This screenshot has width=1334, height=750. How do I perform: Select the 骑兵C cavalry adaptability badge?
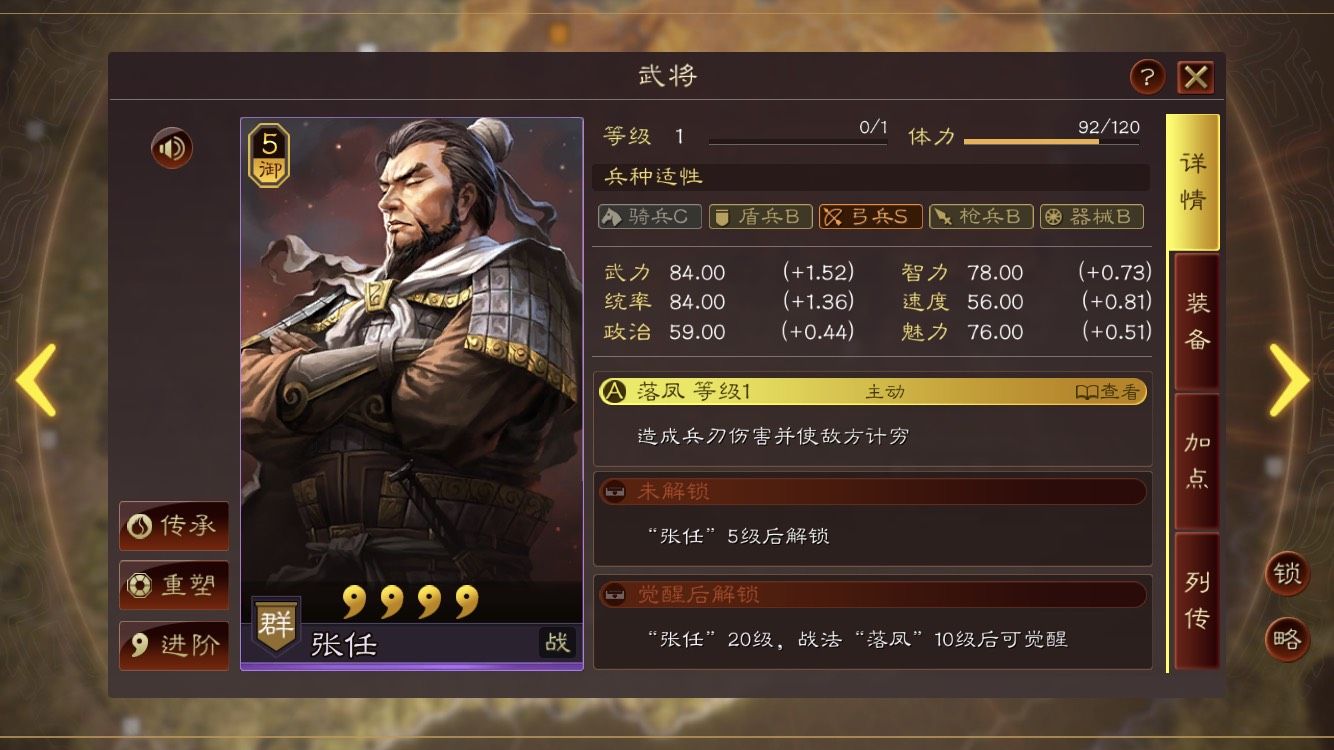click(648, 216)
